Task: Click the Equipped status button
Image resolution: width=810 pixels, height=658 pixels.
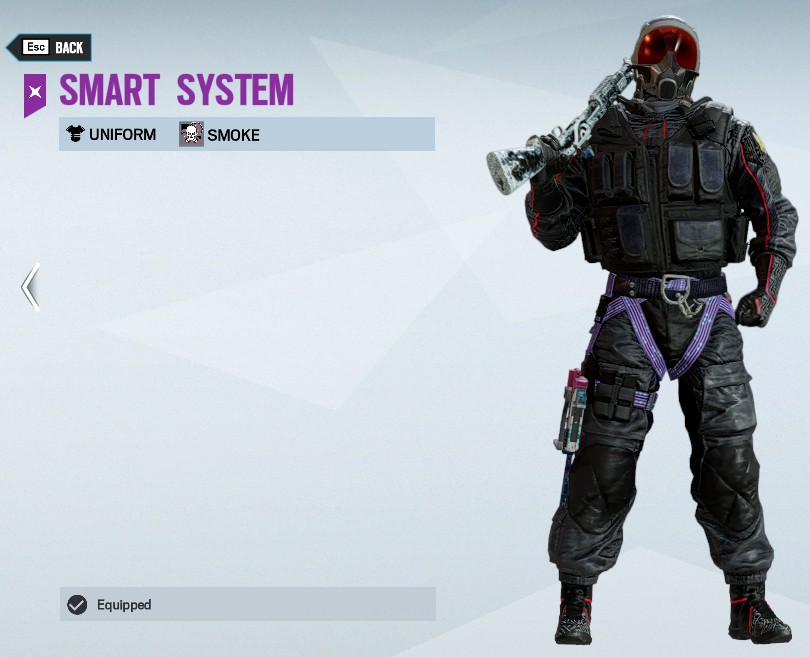Action: pos(247,604)
